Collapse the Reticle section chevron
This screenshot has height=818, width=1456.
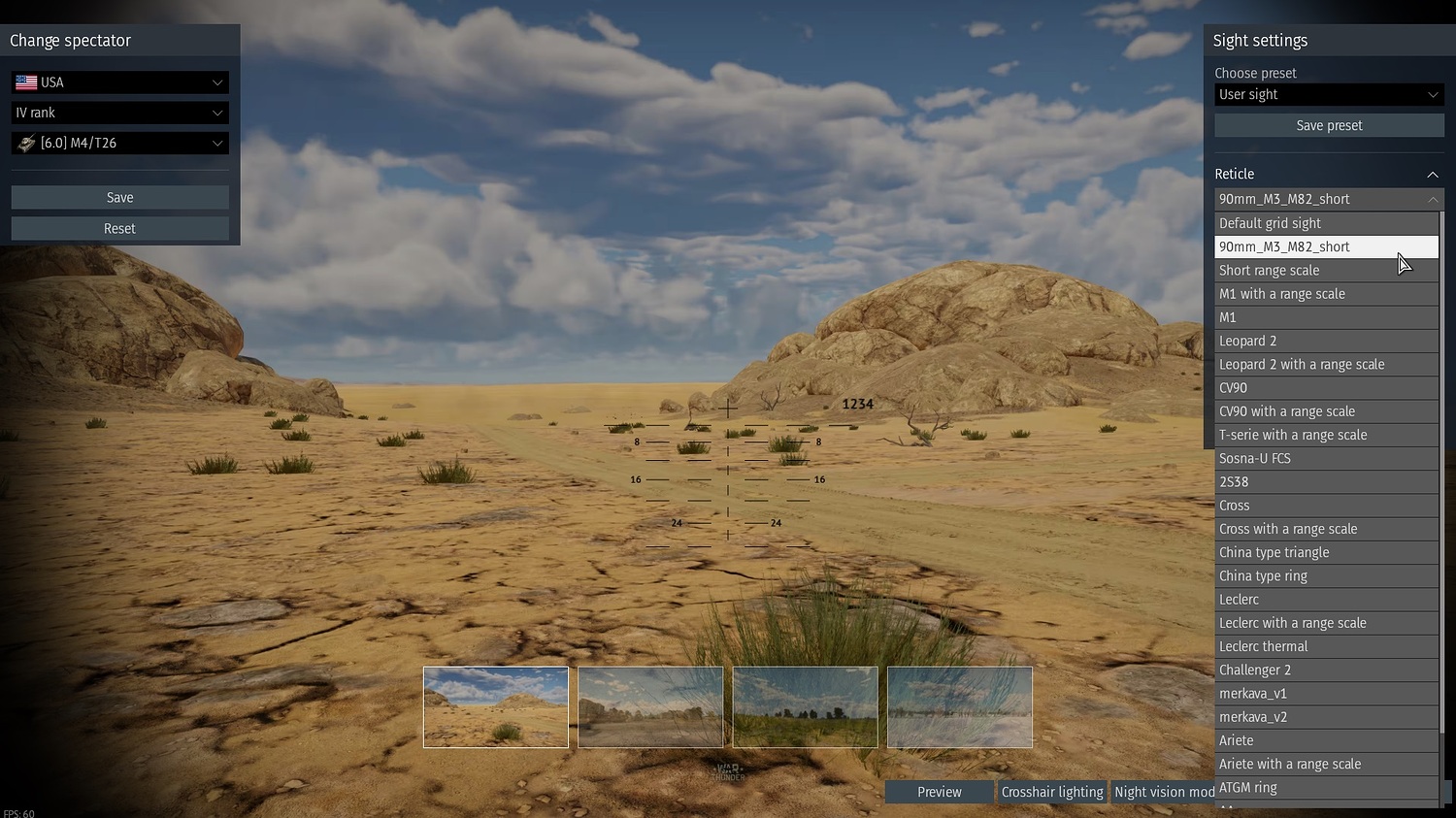point(1433,174)
